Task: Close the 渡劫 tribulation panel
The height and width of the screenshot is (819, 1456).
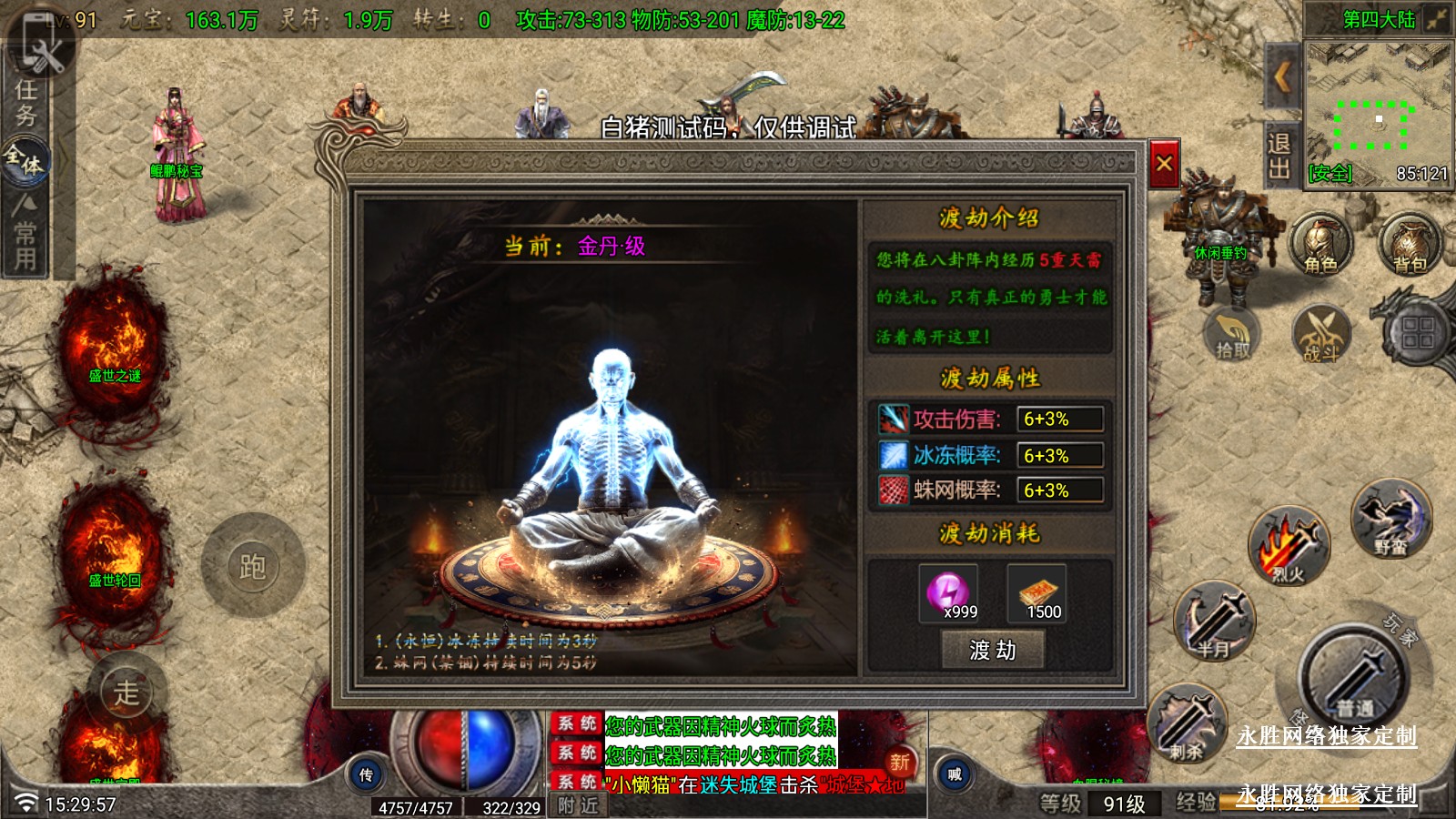Action: (x=1164, y=164)
